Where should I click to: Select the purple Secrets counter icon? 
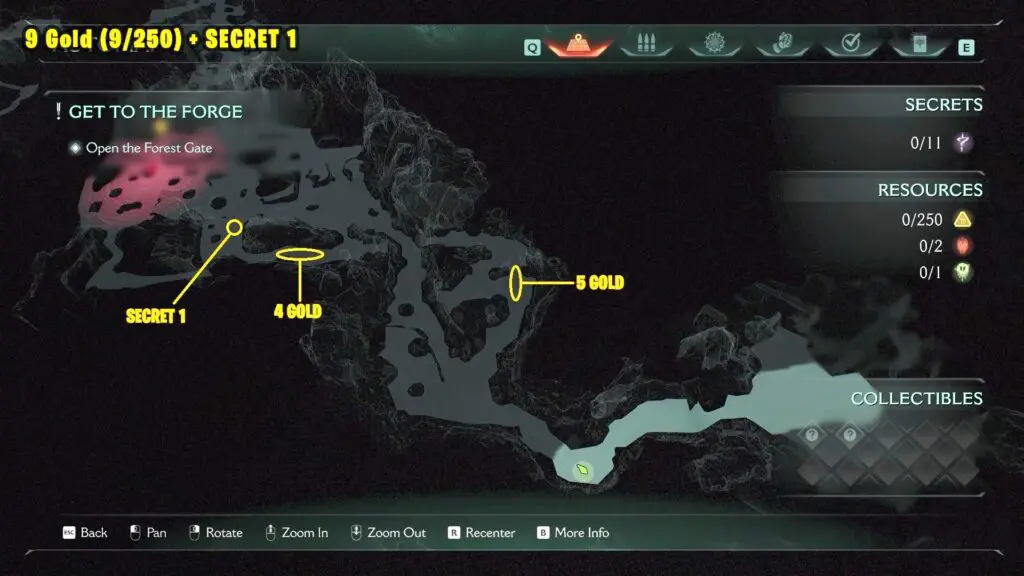tap(963, 143)
